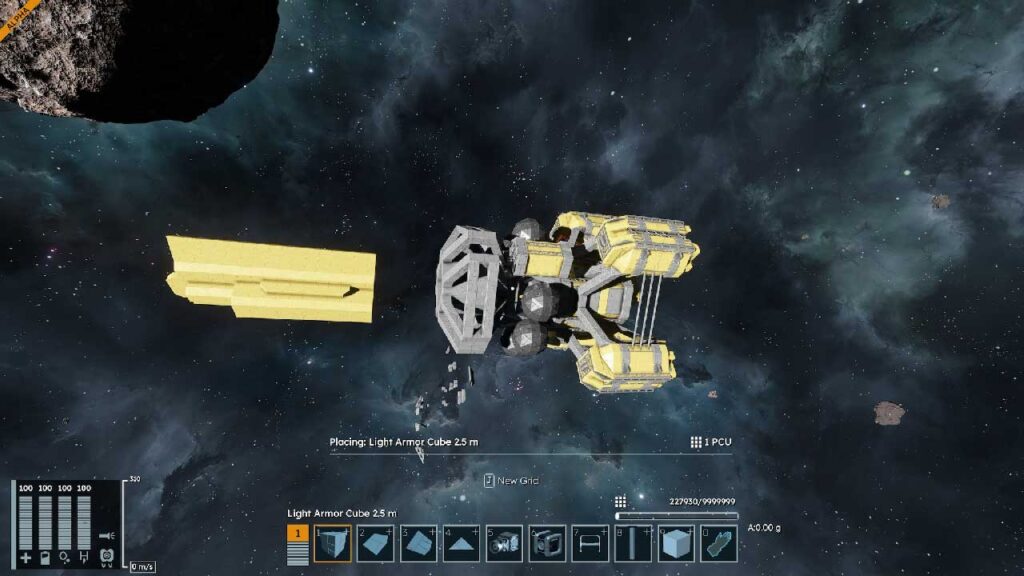Select the square frame block in slot 6
This screenshot has height=576, width=1024.
pos(547,543)
